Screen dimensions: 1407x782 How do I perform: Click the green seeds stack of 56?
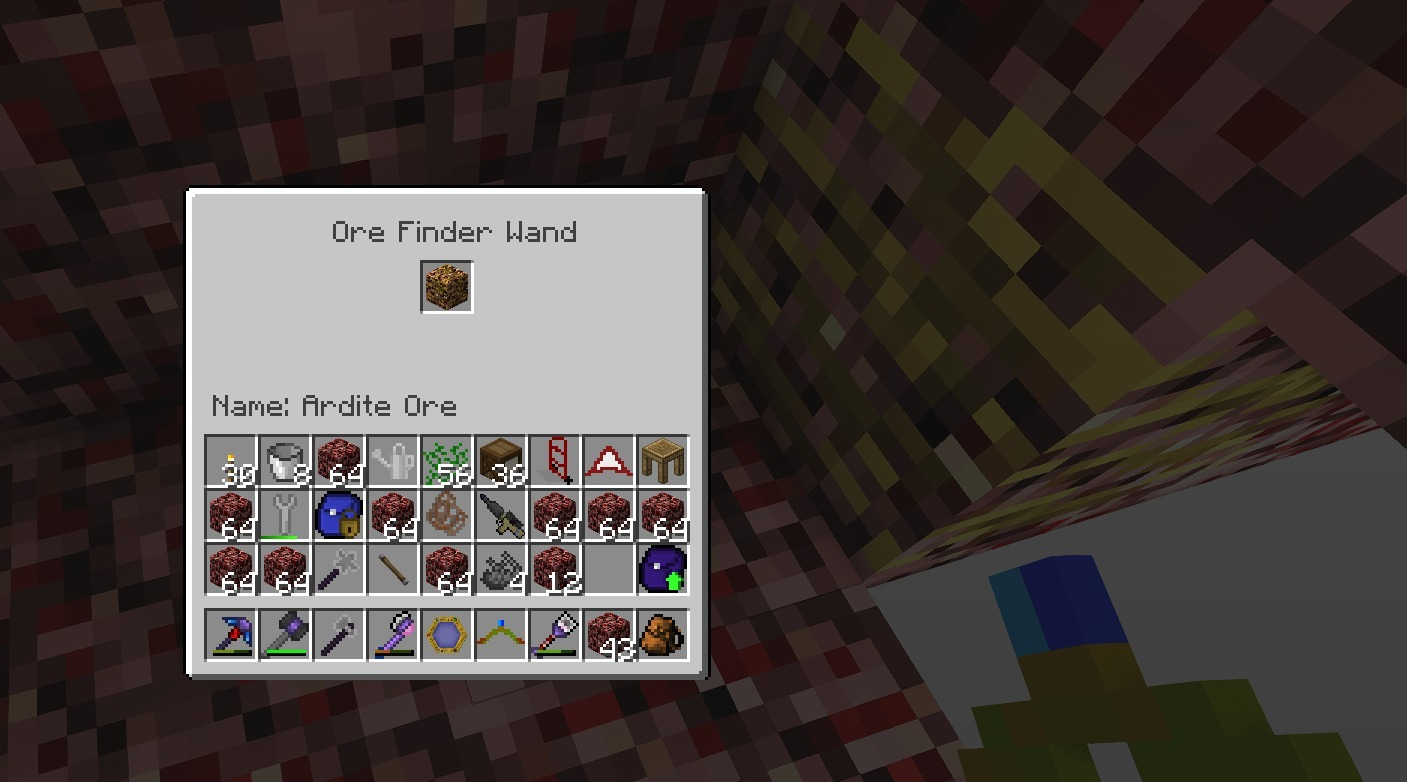[447, 460]
